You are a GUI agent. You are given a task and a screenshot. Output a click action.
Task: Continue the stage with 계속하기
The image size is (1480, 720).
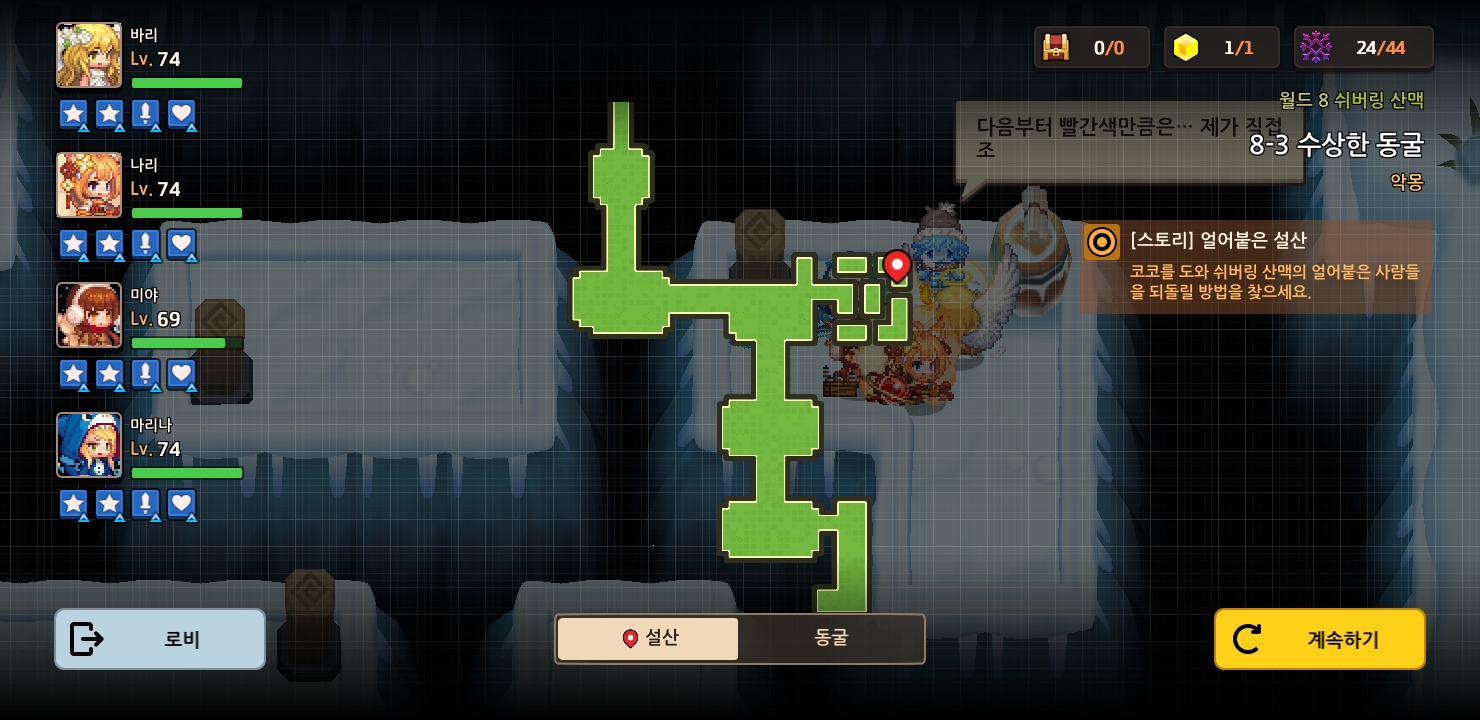tap(1319, 639)
